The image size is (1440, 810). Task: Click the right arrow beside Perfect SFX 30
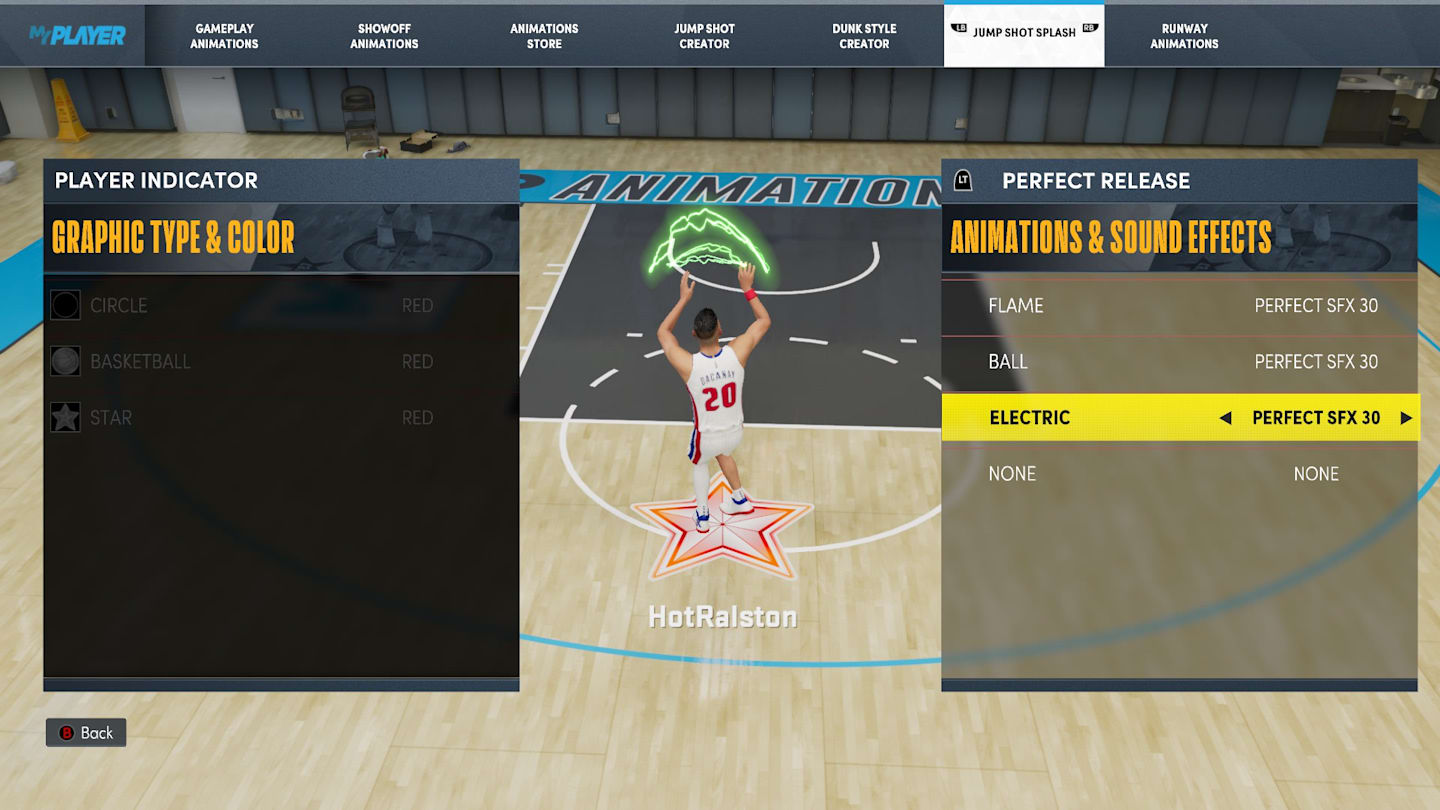click(1406, 418)
